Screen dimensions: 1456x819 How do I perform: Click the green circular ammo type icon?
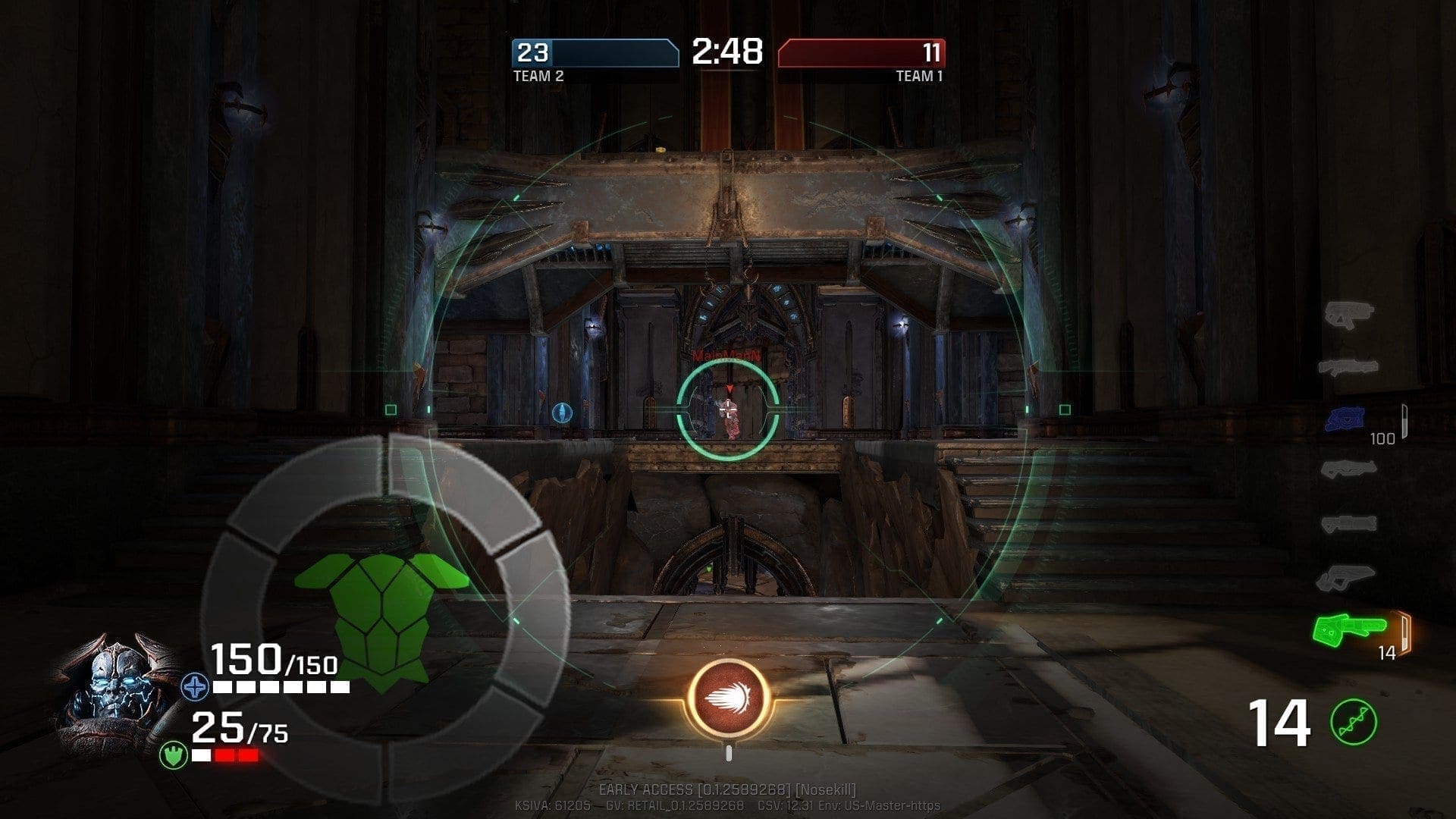[x=1354, y=722]
